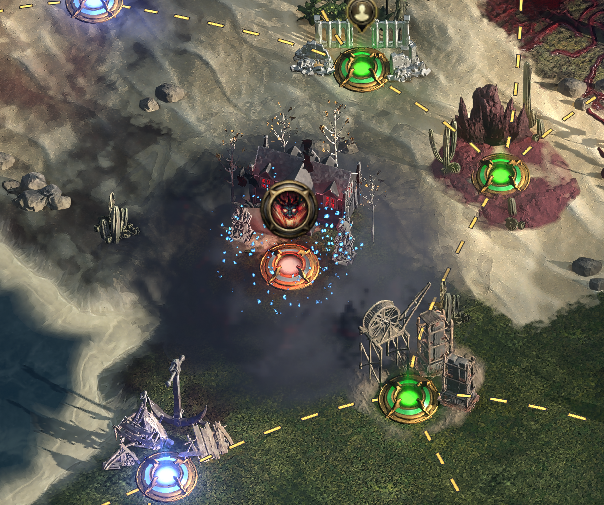The image size is (604, 505).
Task: Choose the green node among the red rocks and cacti
Action: (x=500, y=174)
